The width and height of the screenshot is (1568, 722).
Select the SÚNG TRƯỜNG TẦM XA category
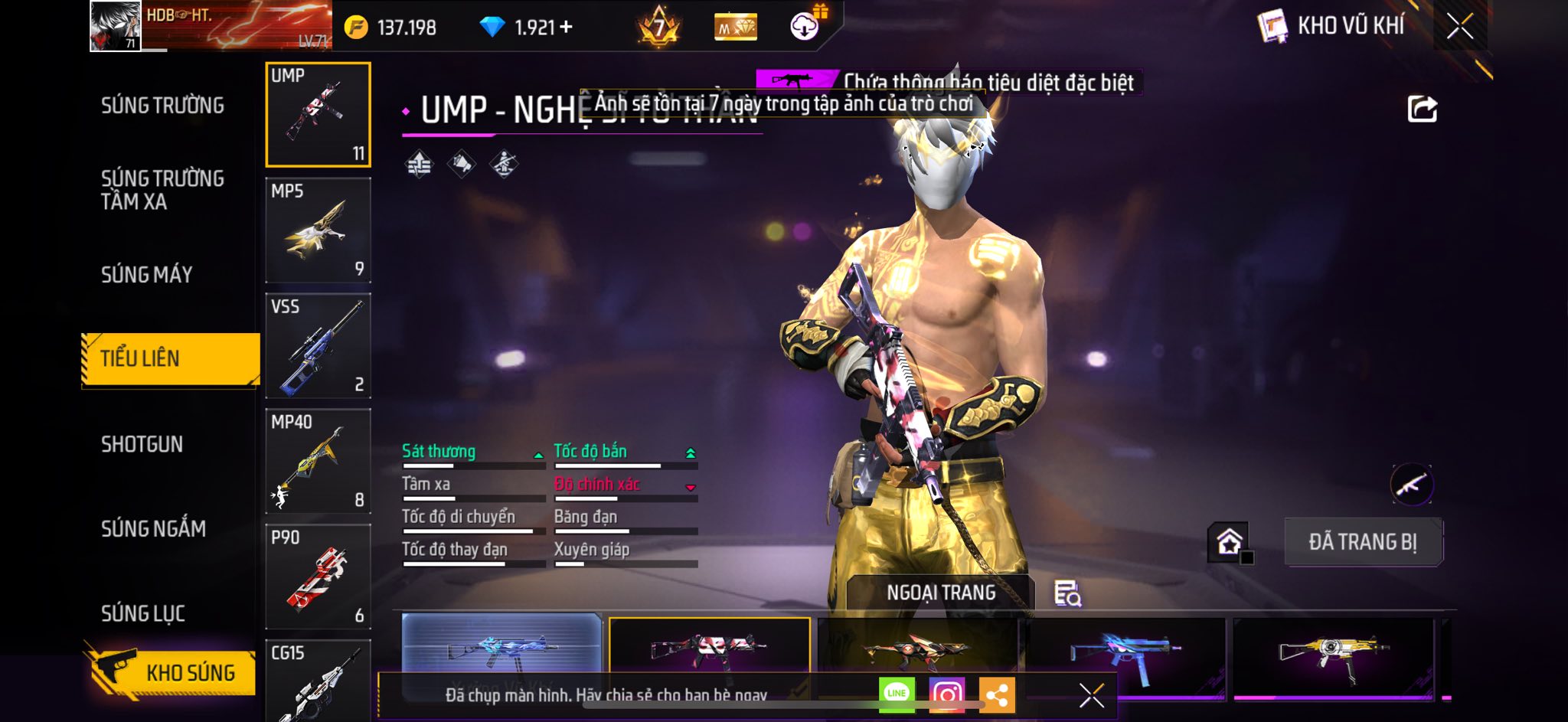[x=162, y=190]
